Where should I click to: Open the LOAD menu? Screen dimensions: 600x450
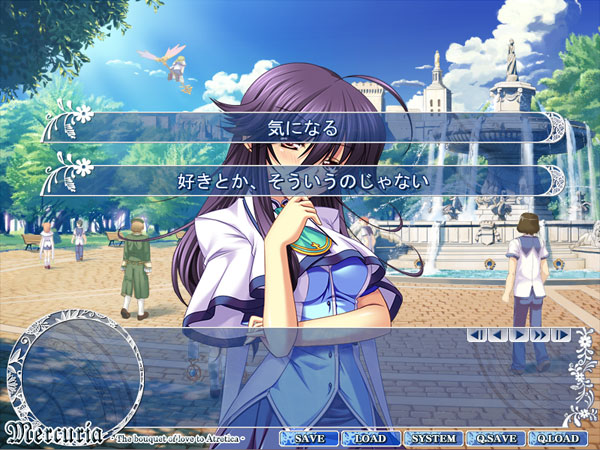pyautogui.click(x=370, y=439)
